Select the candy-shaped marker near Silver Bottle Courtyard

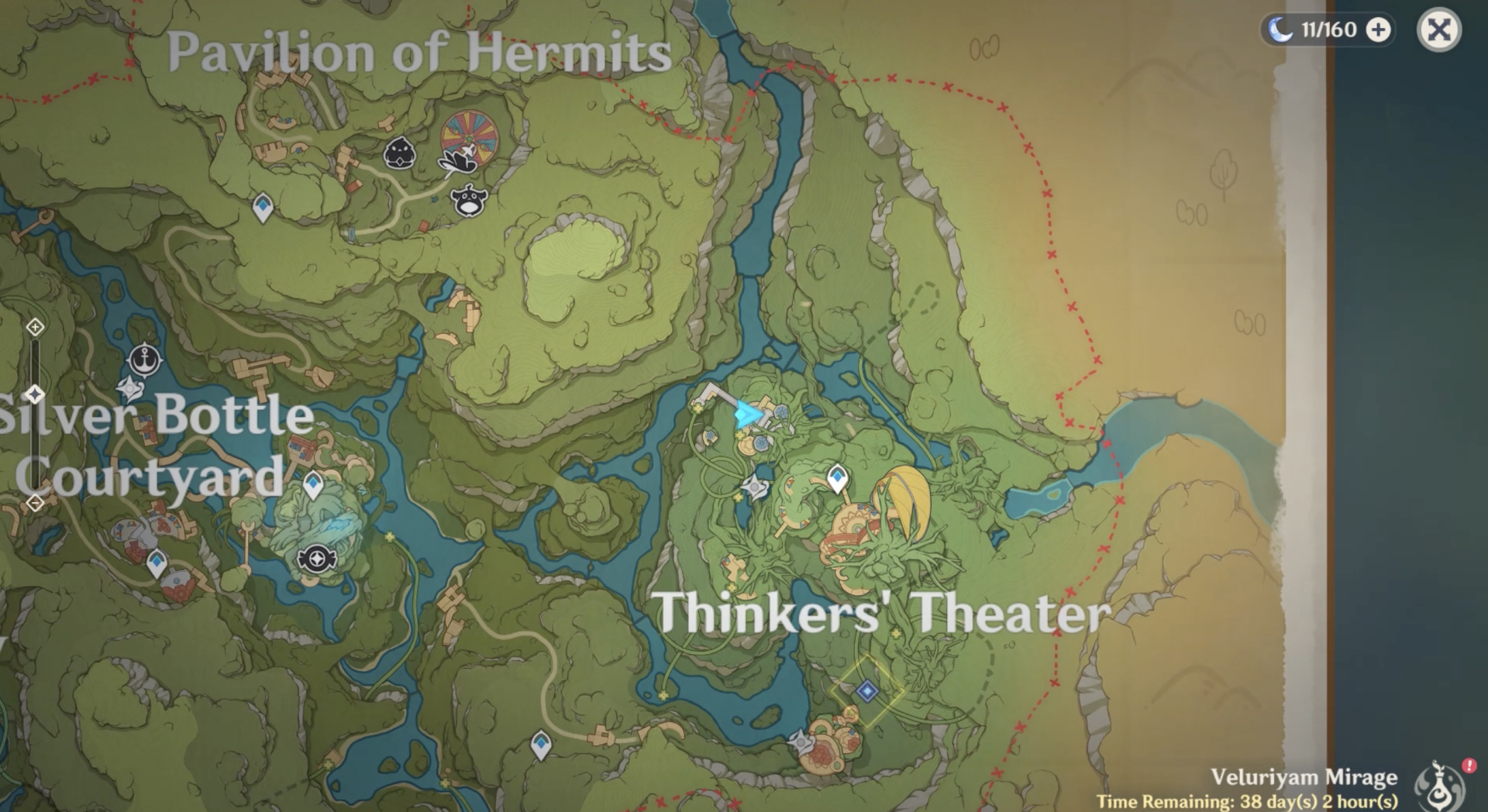316,558
